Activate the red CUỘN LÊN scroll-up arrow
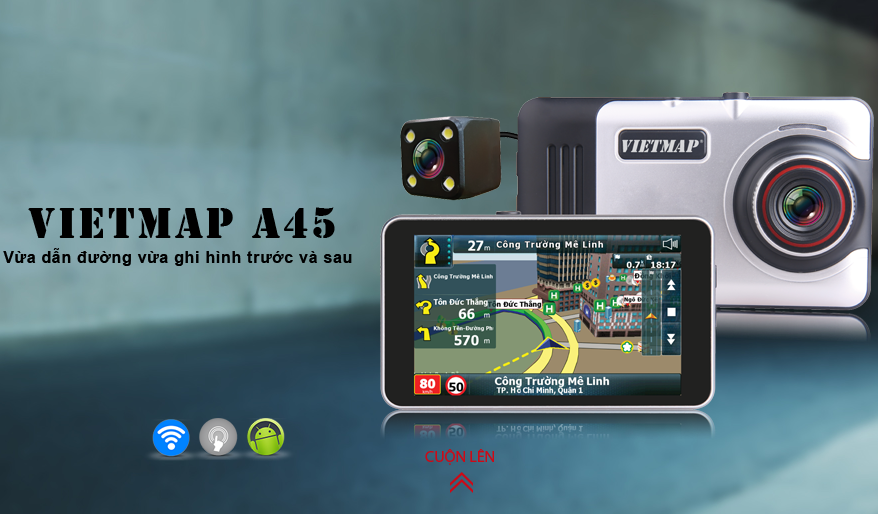 click(x=460, y=481)
